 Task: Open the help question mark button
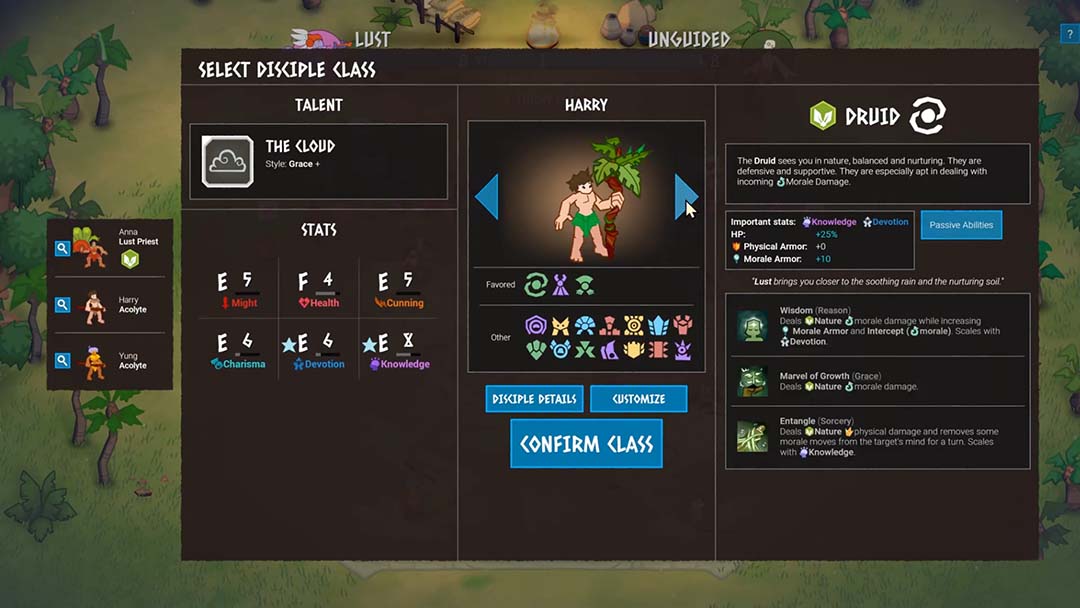tap(1069, 35)
